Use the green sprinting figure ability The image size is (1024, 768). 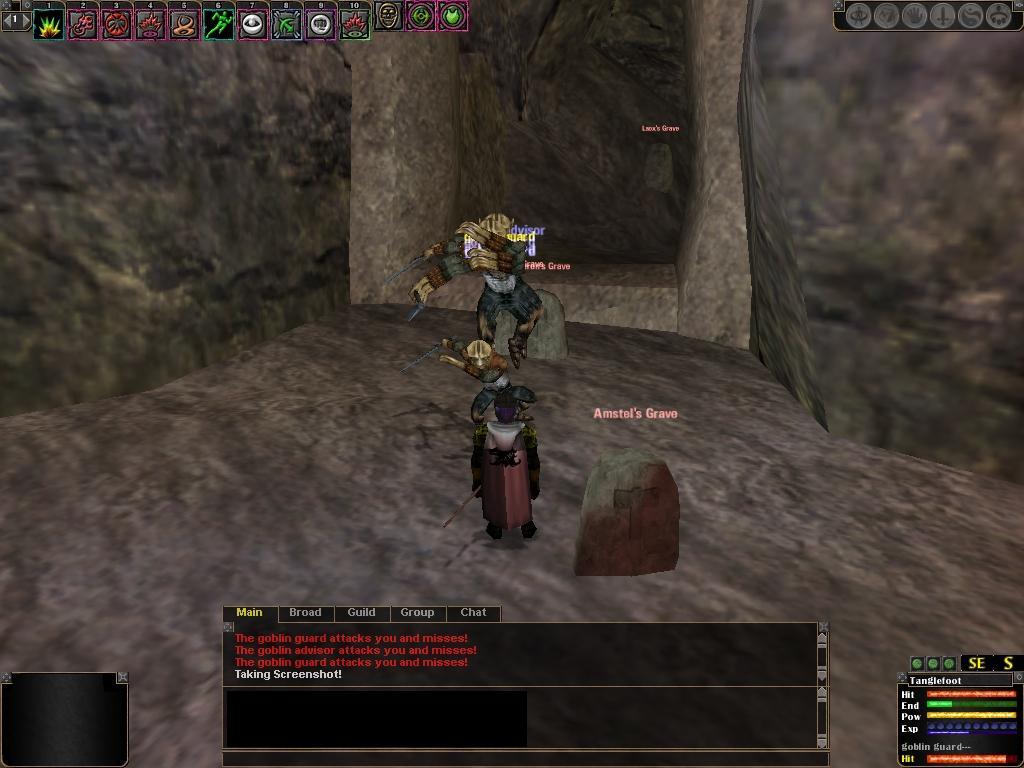tap(218, 24)
